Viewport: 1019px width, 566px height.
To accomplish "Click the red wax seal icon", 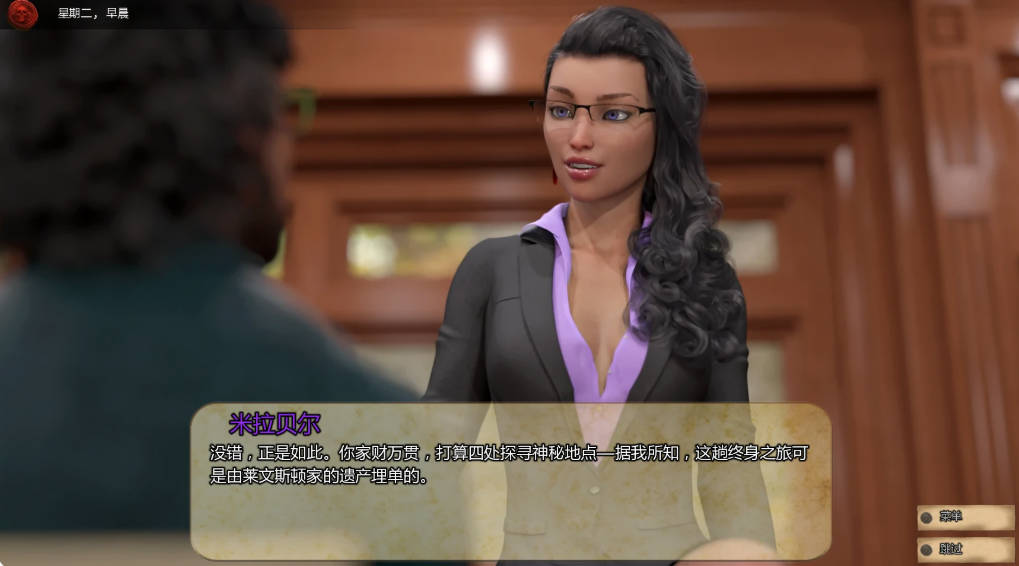I will point(22,13).
